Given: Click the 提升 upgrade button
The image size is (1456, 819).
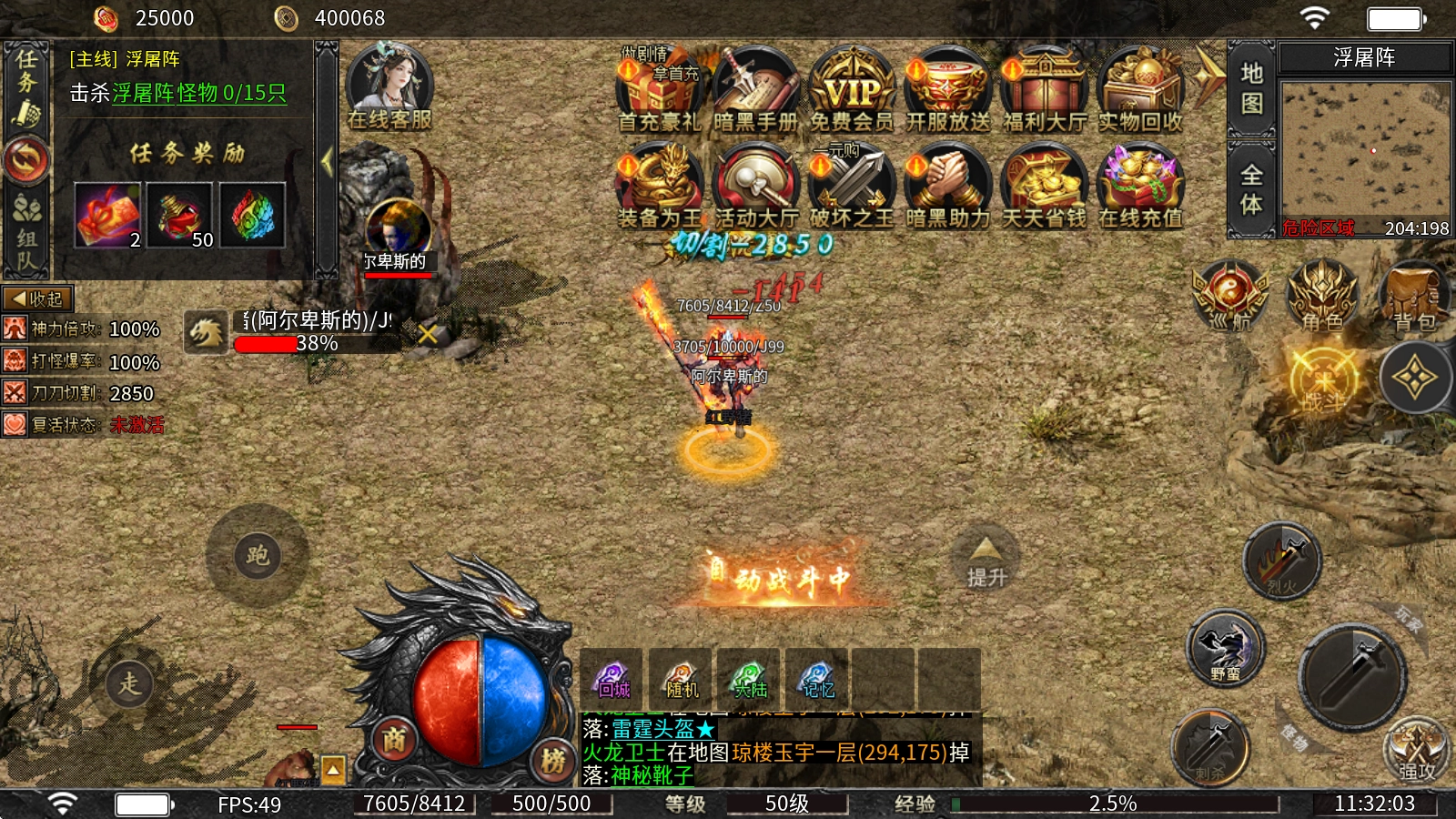Looking at the screenshot, I should point(986,561).
